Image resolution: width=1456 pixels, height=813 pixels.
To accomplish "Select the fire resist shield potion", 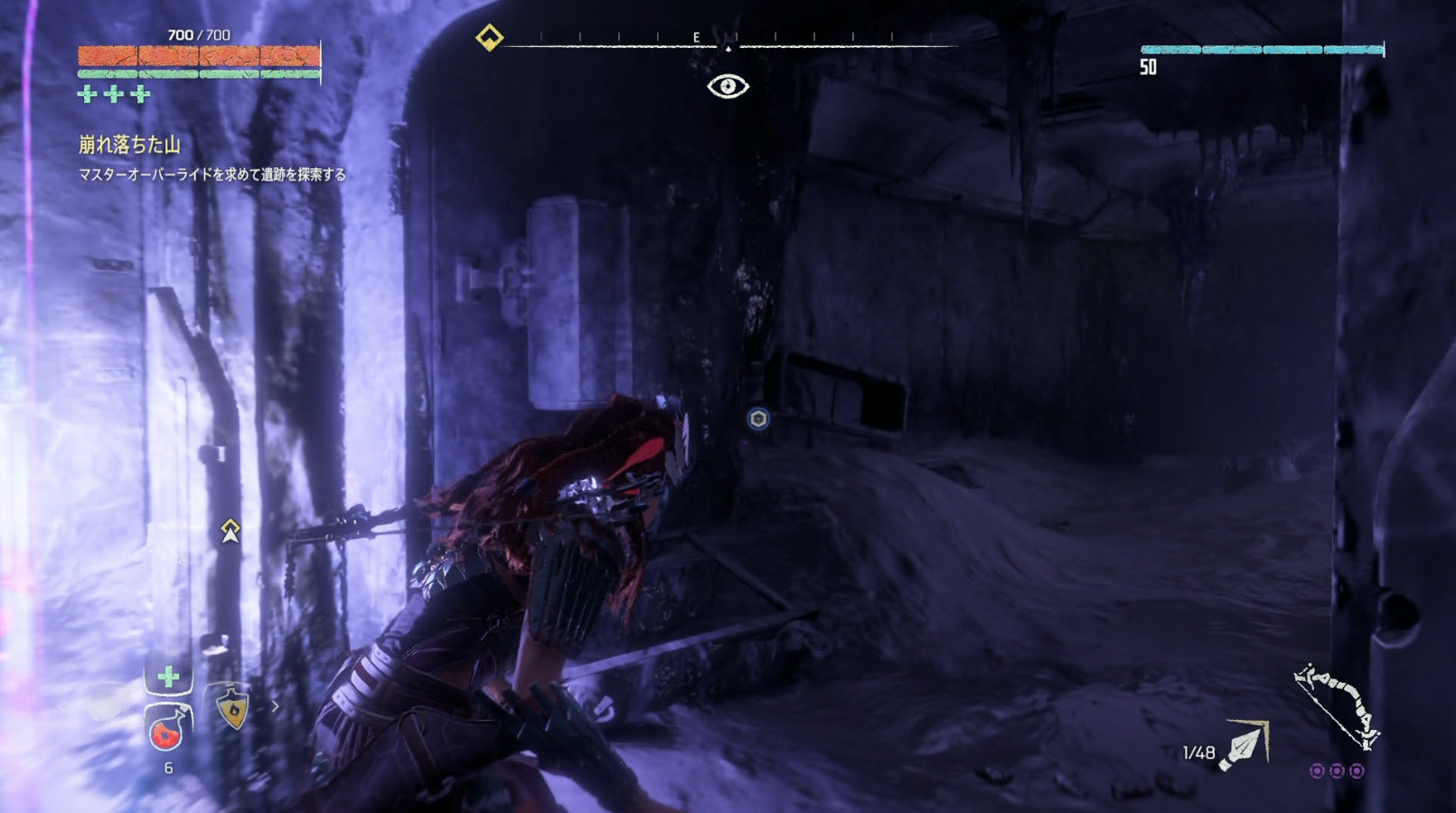I will click(232, 707).
